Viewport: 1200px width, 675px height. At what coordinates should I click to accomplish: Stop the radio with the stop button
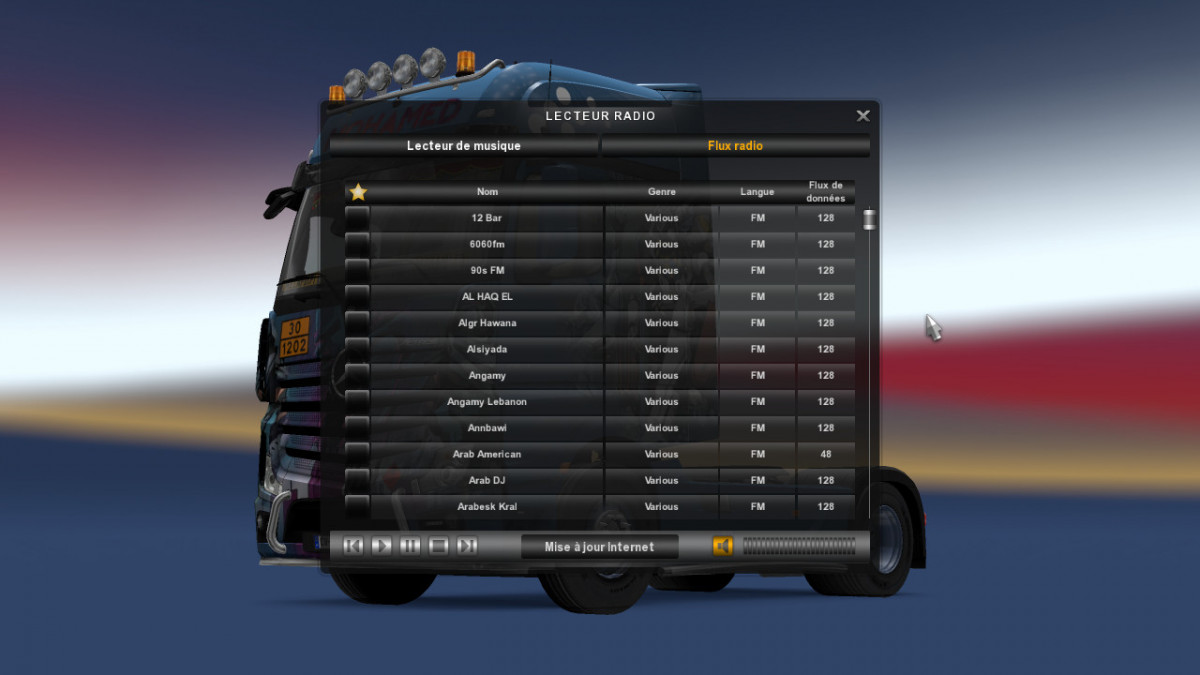438,546
